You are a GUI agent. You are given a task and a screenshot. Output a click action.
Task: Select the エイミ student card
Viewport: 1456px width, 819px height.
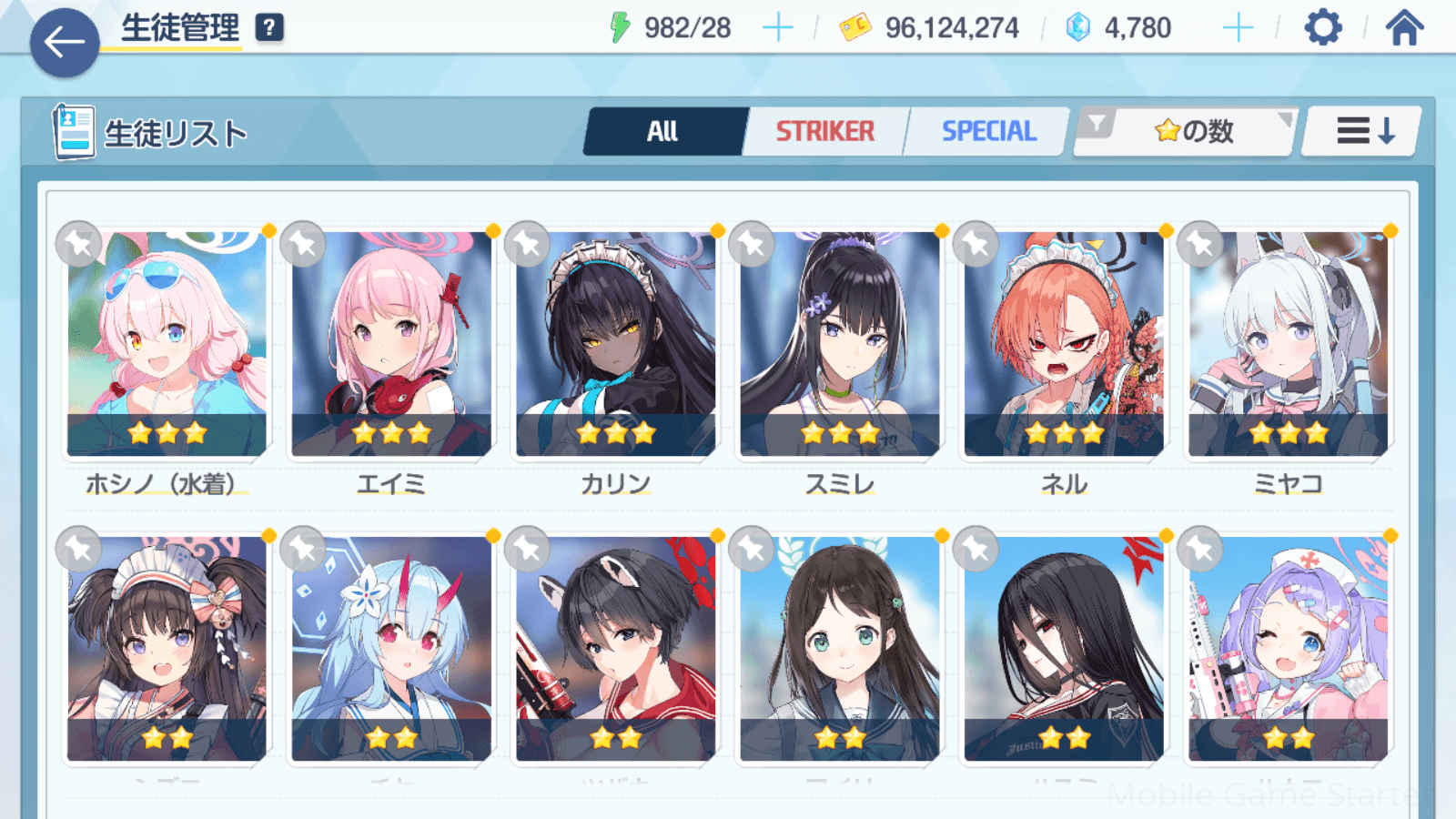coord(391,344)
